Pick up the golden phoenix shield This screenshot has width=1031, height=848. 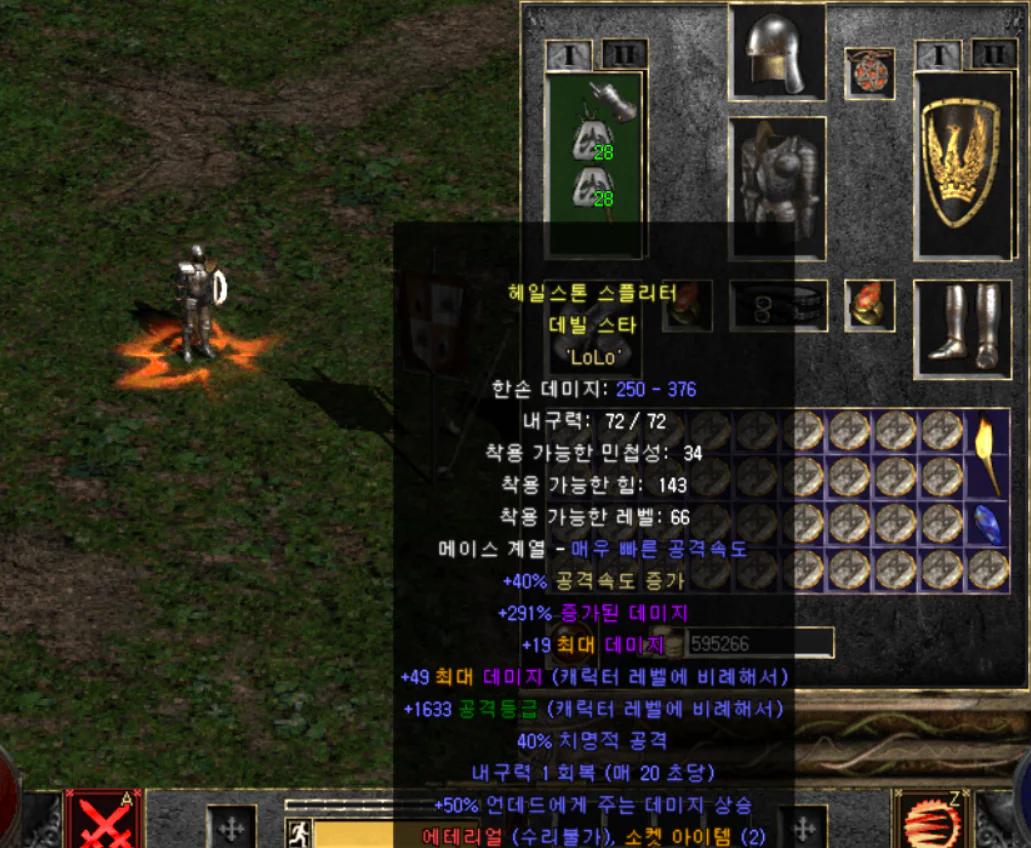[960, 163]
